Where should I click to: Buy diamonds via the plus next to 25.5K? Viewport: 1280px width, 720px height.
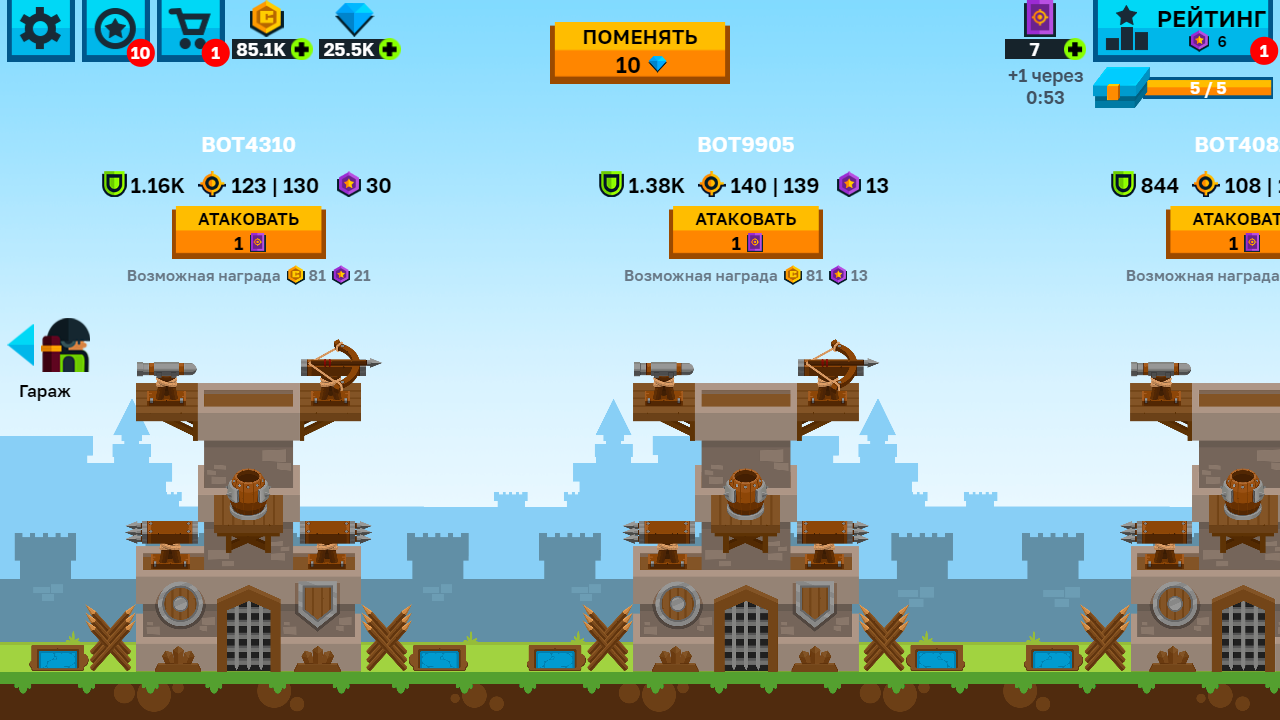click(389, 47)
